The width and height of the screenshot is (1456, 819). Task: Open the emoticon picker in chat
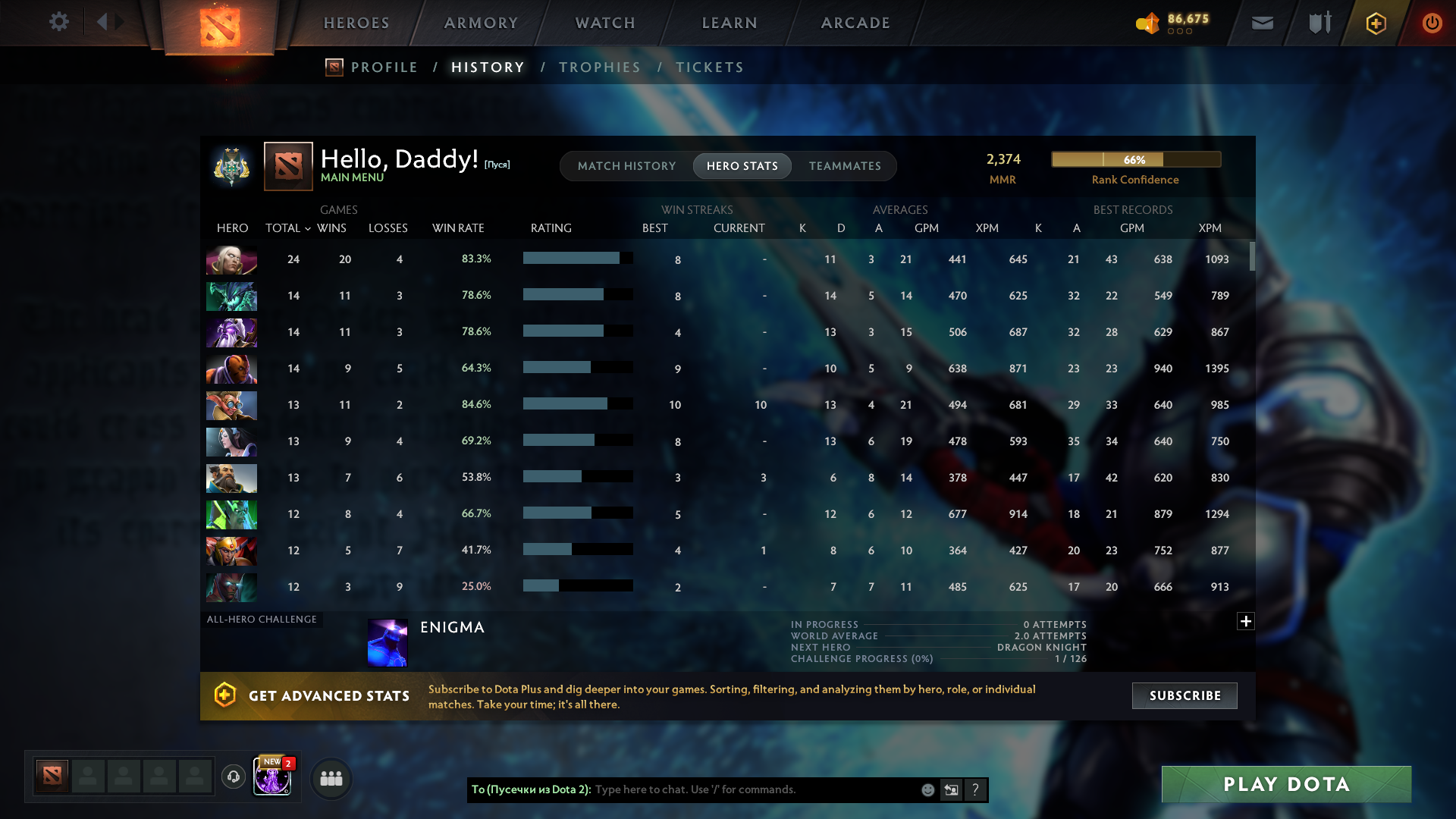coord(927,789)
